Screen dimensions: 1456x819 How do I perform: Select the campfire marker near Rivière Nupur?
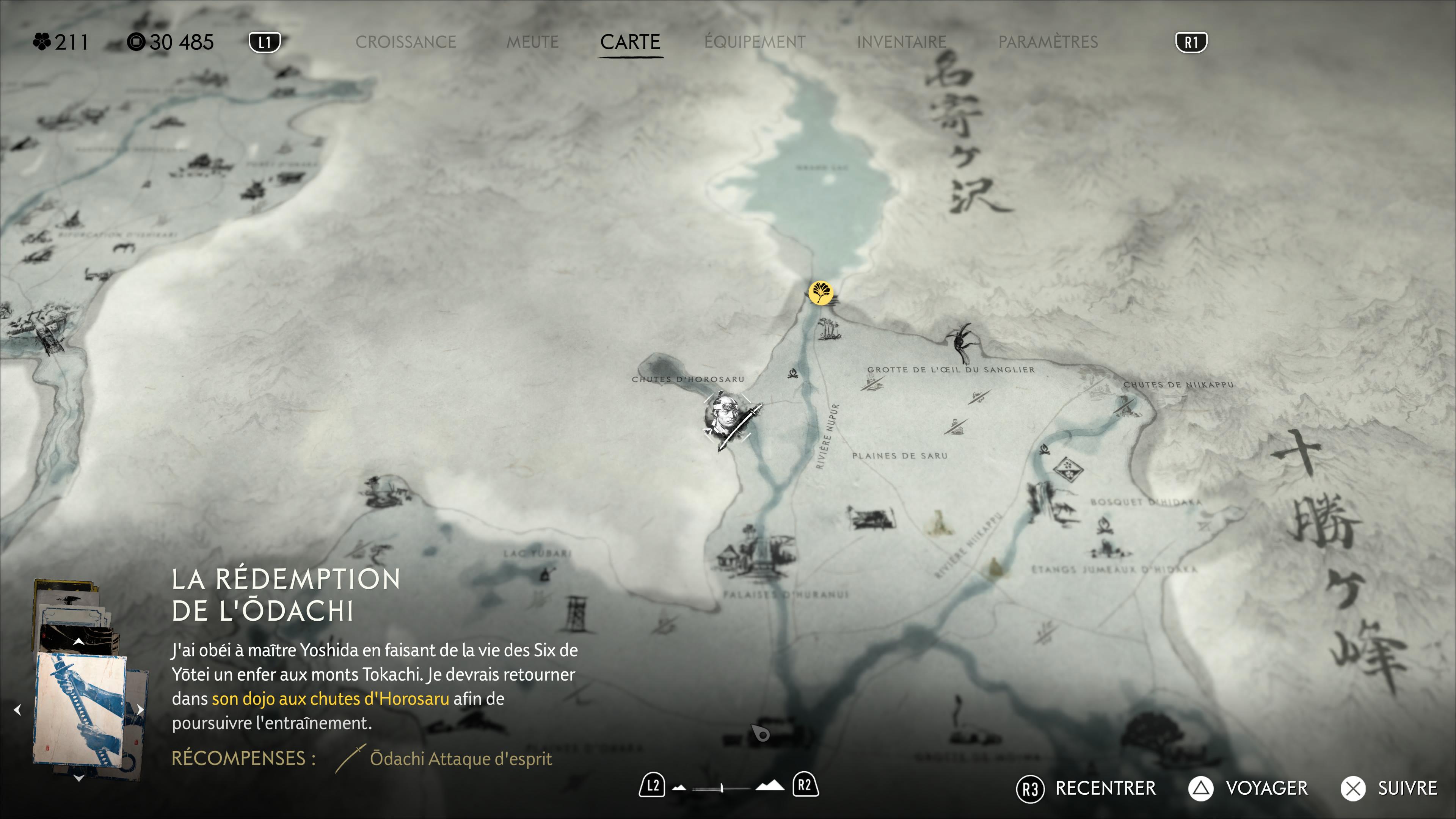point(793,373)
